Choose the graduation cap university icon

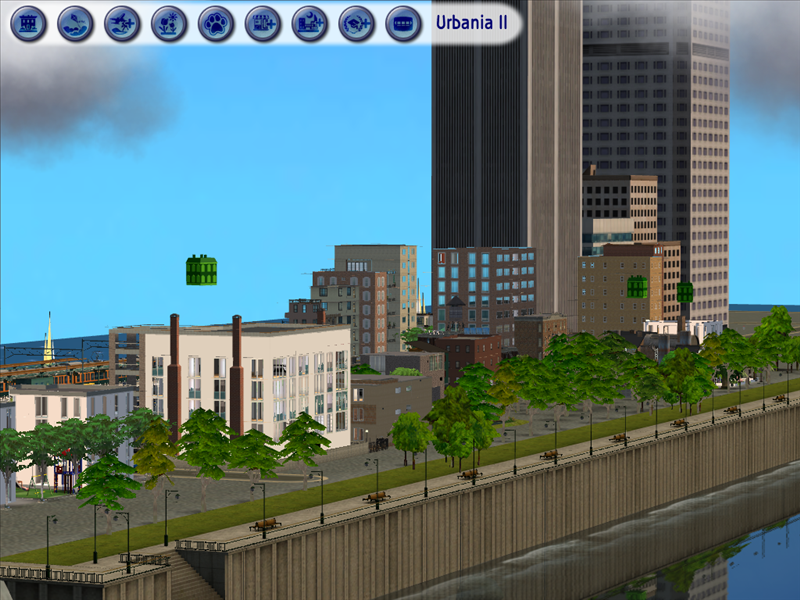[x=357, y=23]
